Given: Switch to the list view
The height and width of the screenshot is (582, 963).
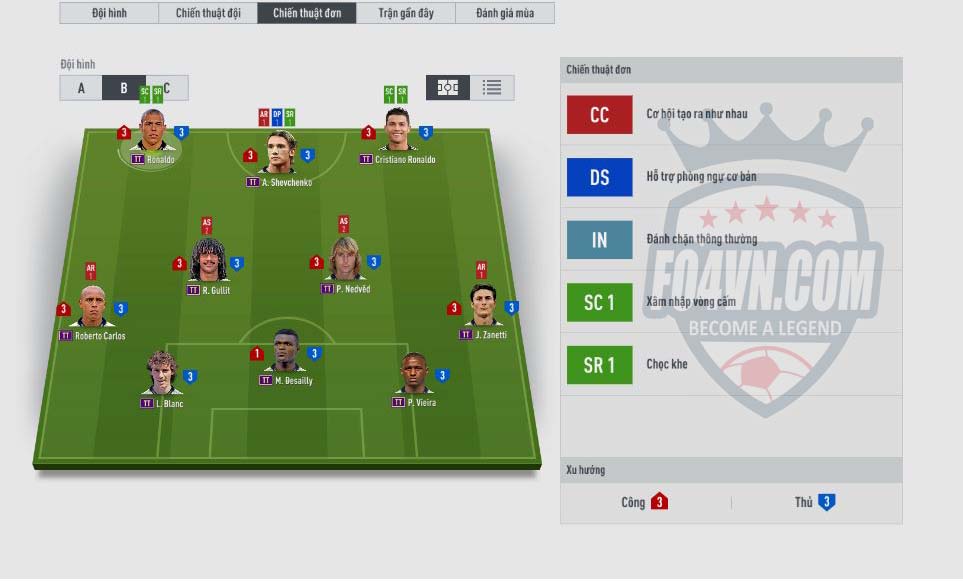Looking at the screenshot, I should [x=492, y=87].
